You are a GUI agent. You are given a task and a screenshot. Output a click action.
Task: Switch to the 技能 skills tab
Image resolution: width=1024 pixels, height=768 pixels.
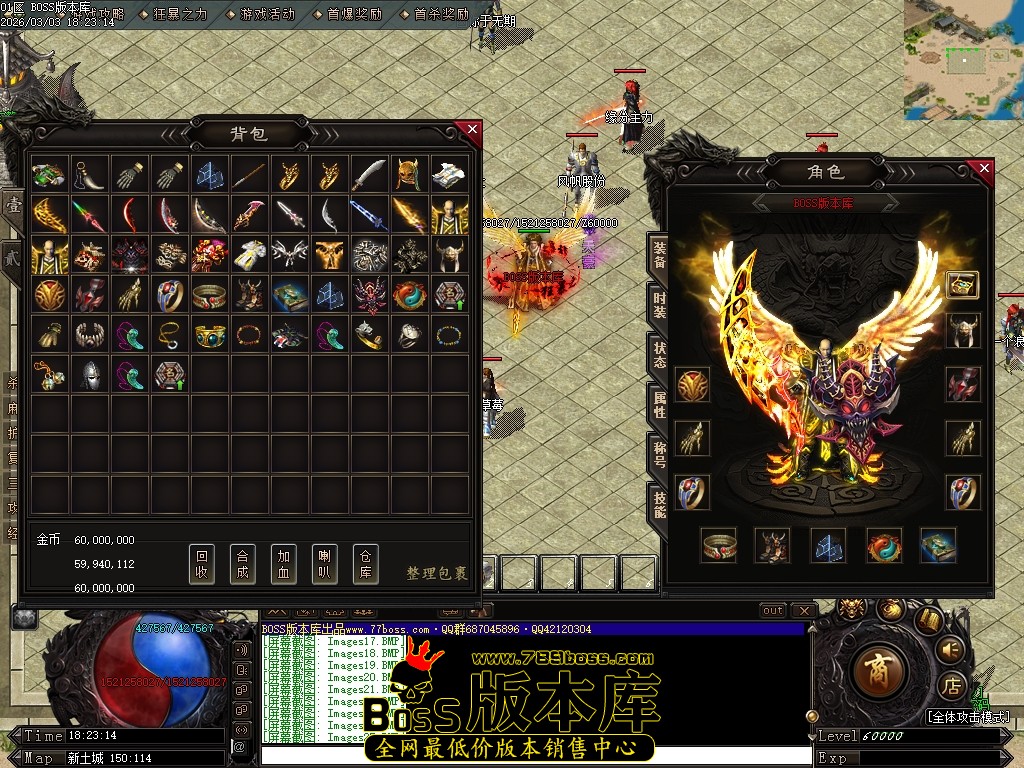(659, 503)
